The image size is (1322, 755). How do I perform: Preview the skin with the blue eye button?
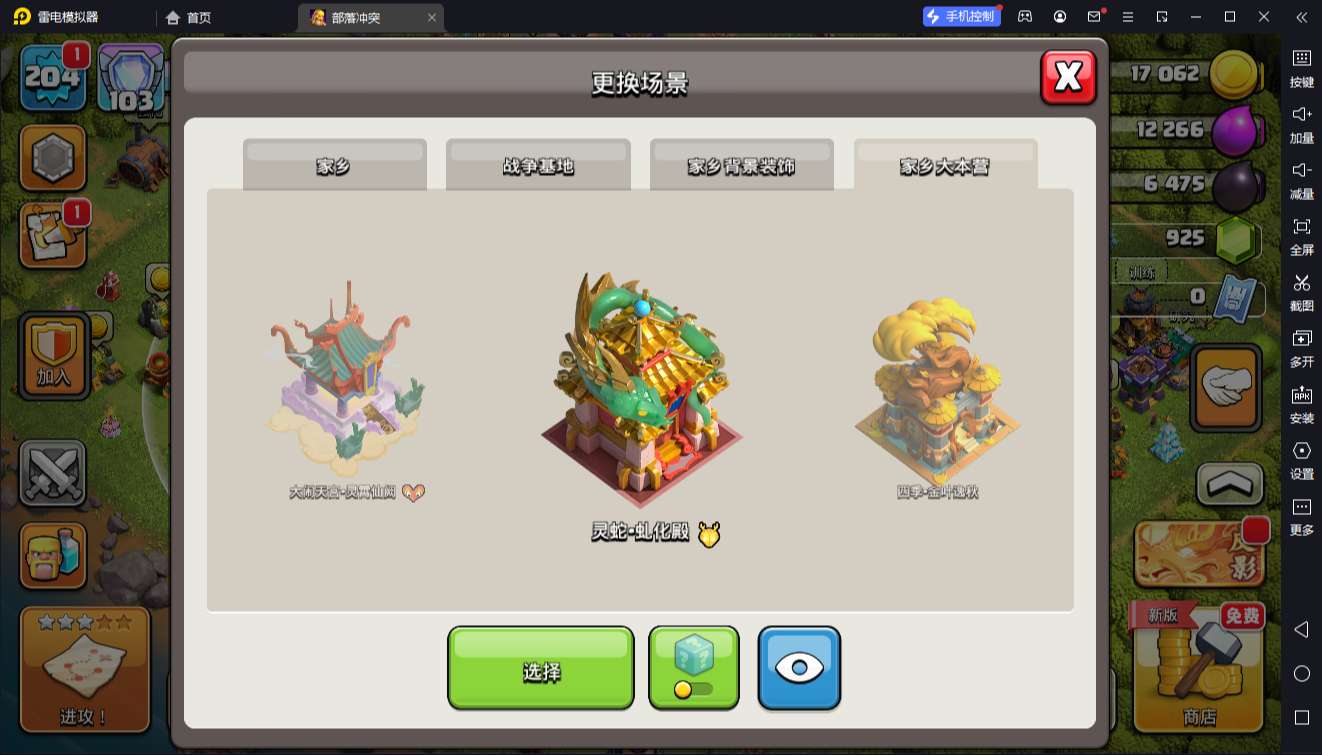[x=799, y=668]
